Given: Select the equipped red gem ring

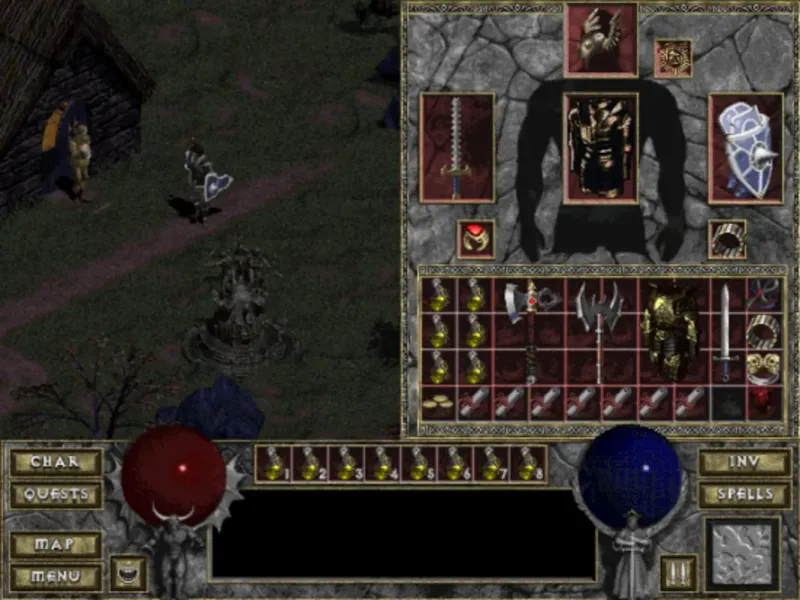Looking at the screenshot, I should click(x=475, y=239).
